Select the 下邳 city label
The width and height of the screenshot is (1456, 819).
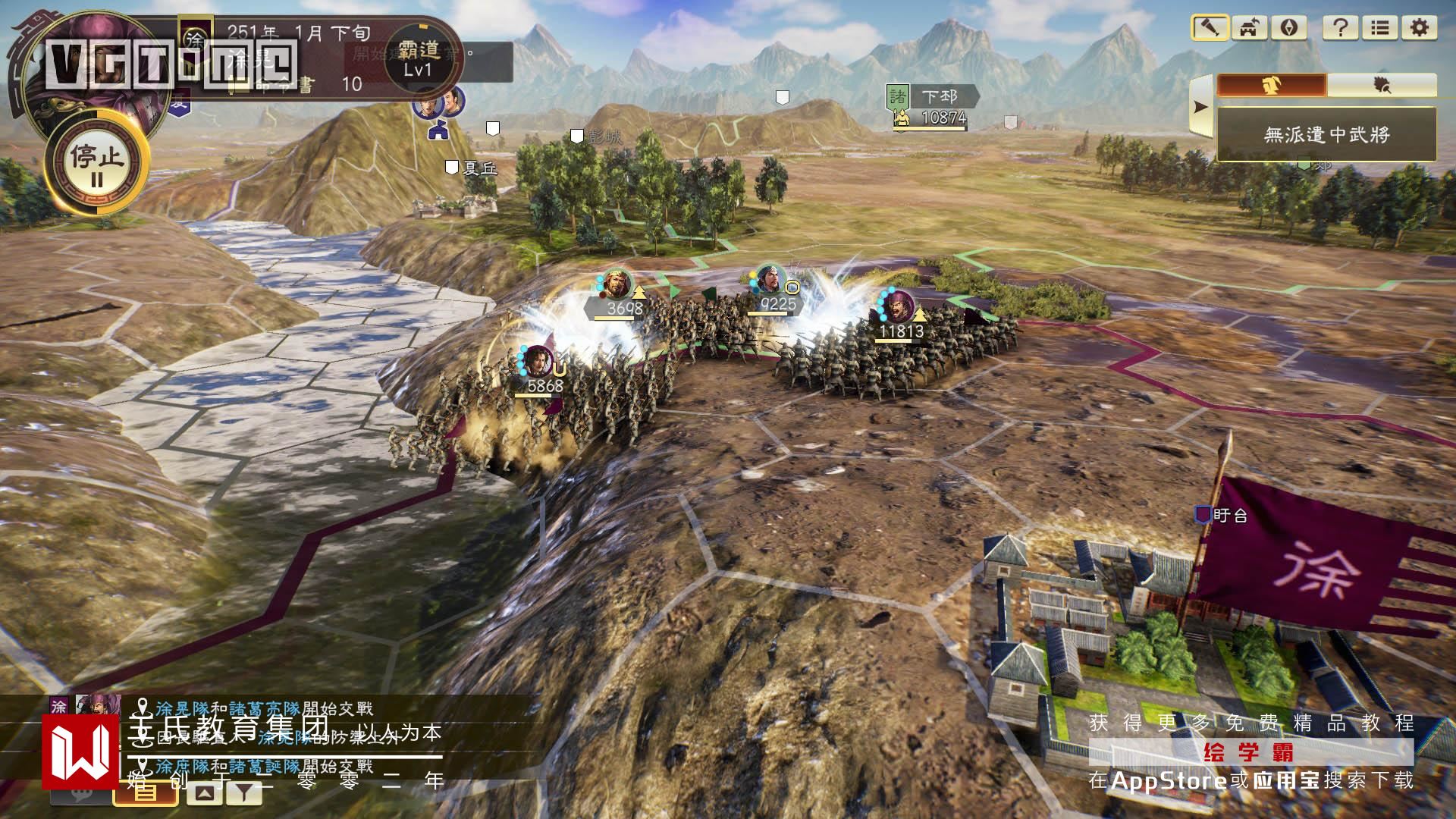939,97
